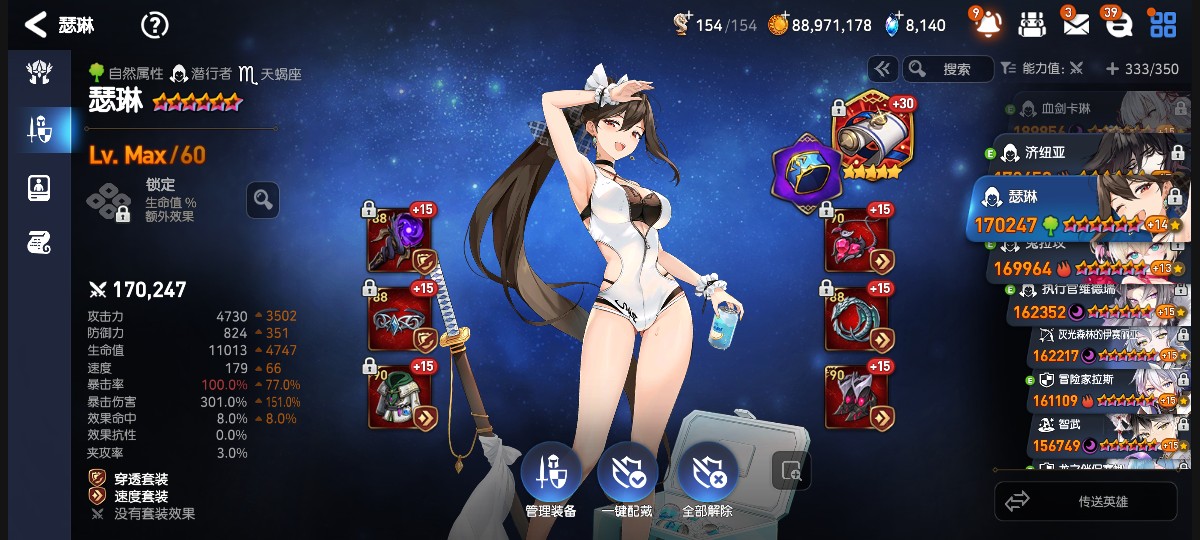
Task: Click the 管理装备 button
Action: tap(550, 482)
